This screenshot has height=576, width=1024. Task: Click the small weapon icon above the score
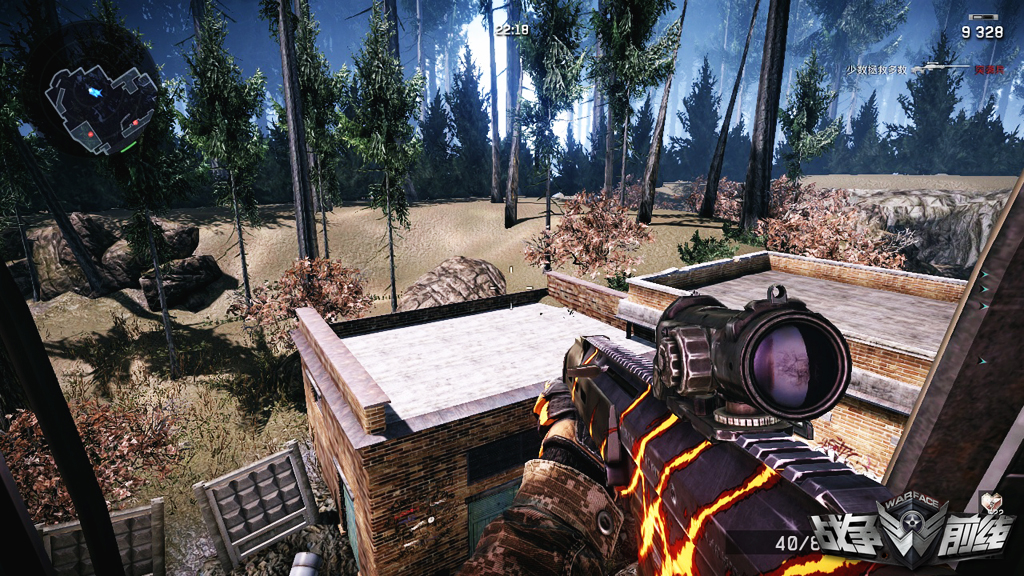(985, 16)
